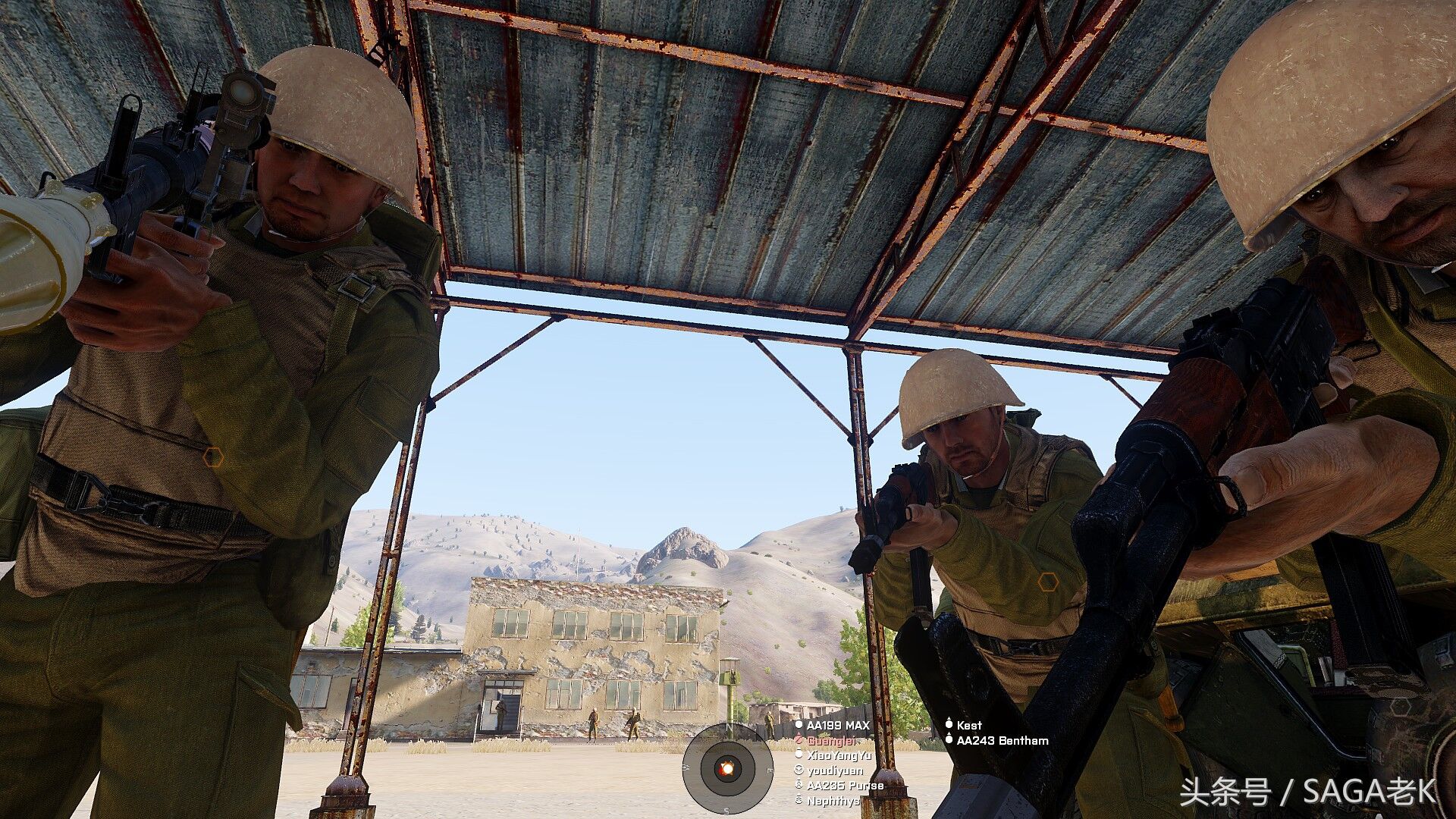Choose squad member Guanglei highlighted in red
The height and width of the screenshot is (819, 1456).
(x=830, y=741)
